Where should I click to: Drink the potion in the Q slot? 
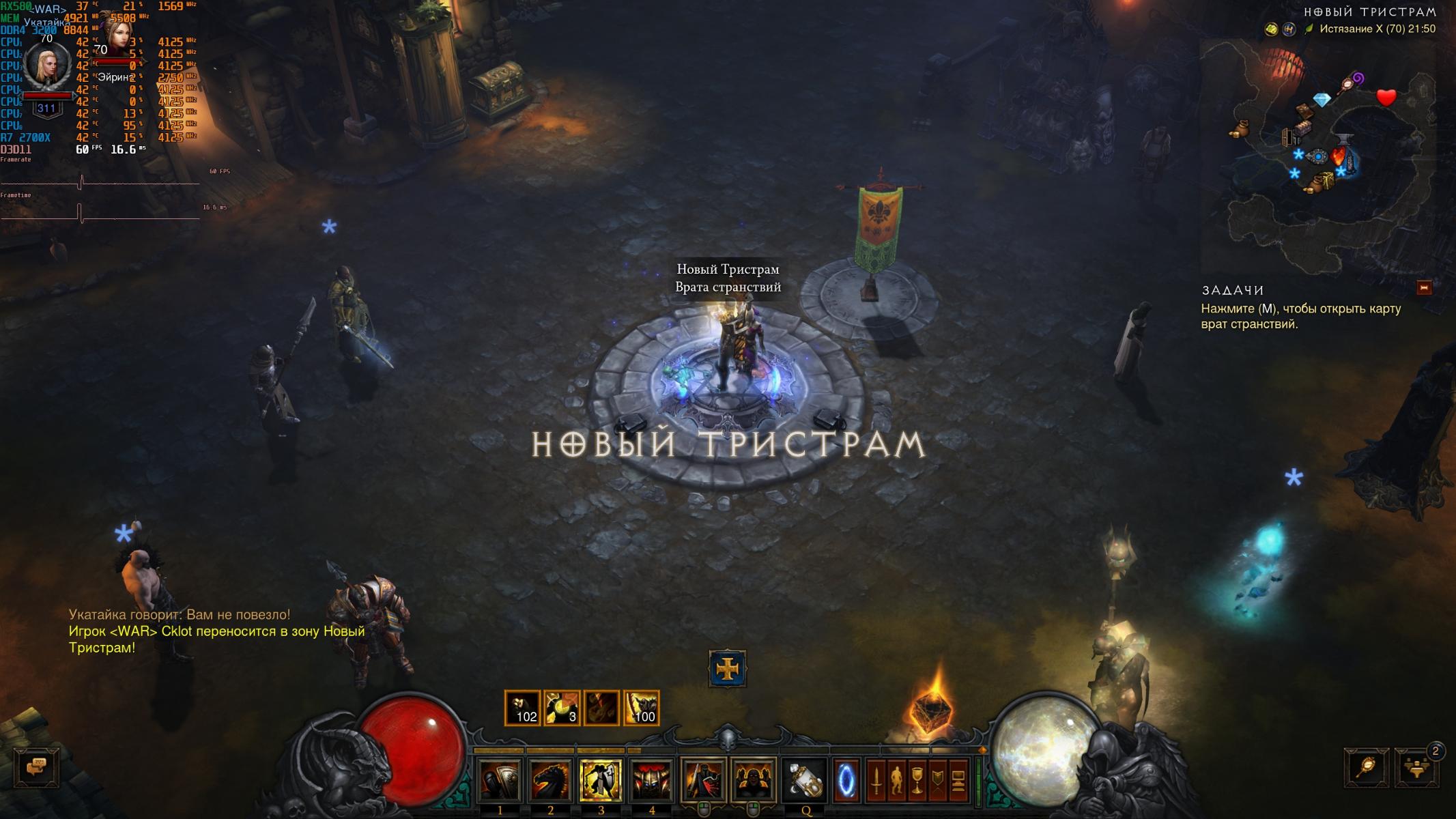(804, 781)
